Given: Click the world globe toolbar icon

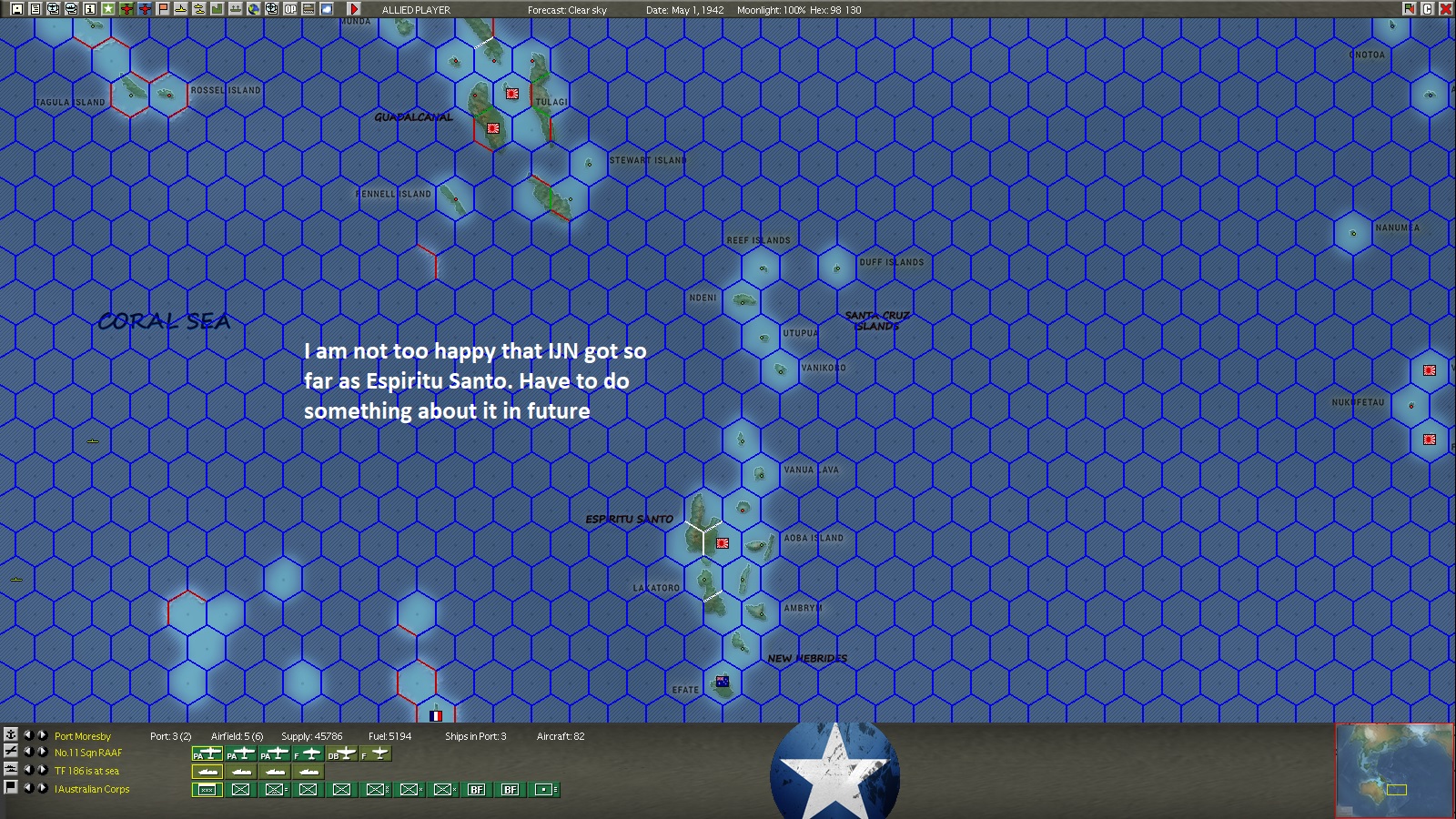Looking at the screenshot, I should pyautogui.click(x=256, y=9).
